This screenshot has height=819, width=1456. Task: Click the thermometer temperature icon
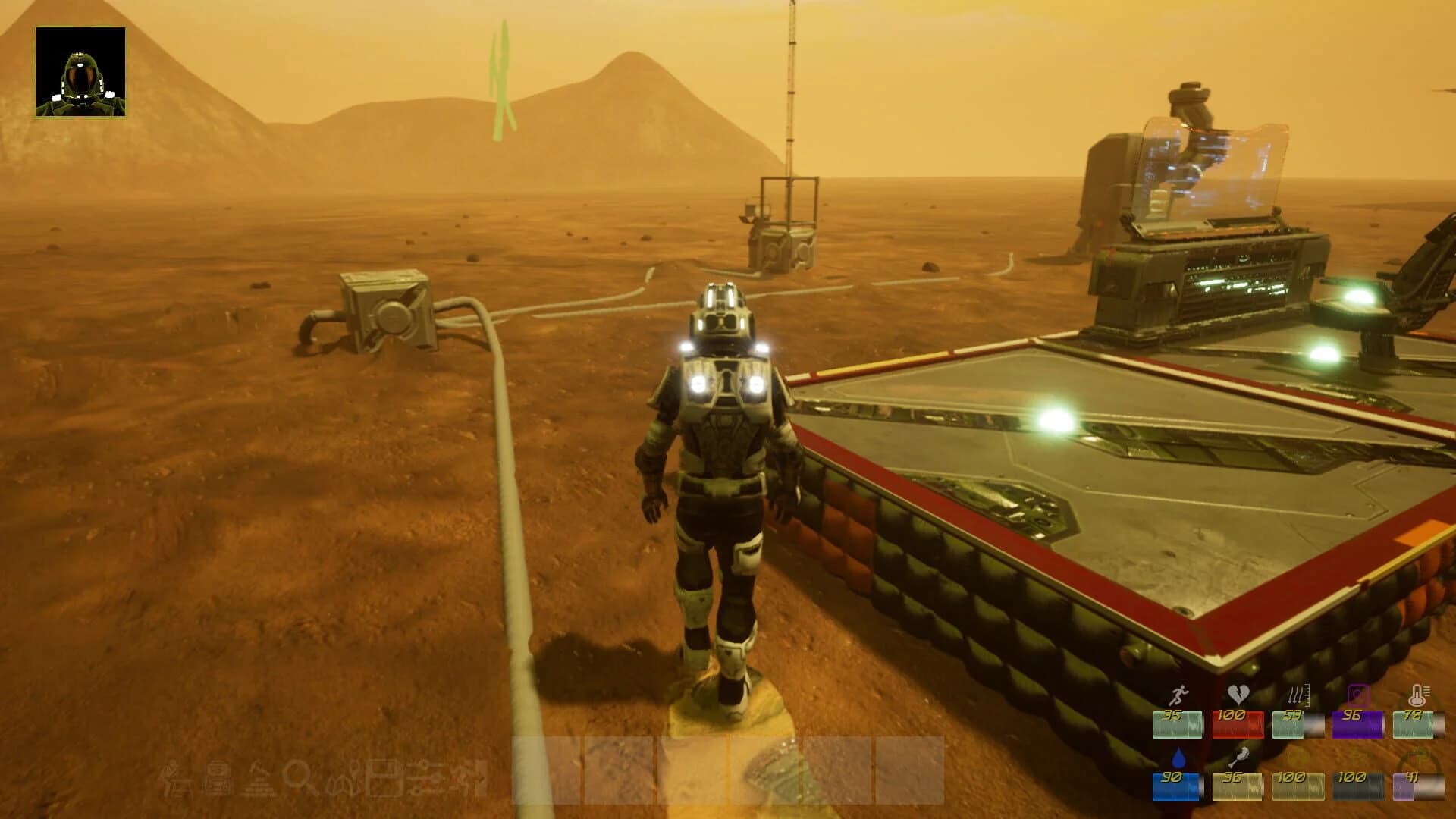pyautogui.click(x=1418, y=694)
